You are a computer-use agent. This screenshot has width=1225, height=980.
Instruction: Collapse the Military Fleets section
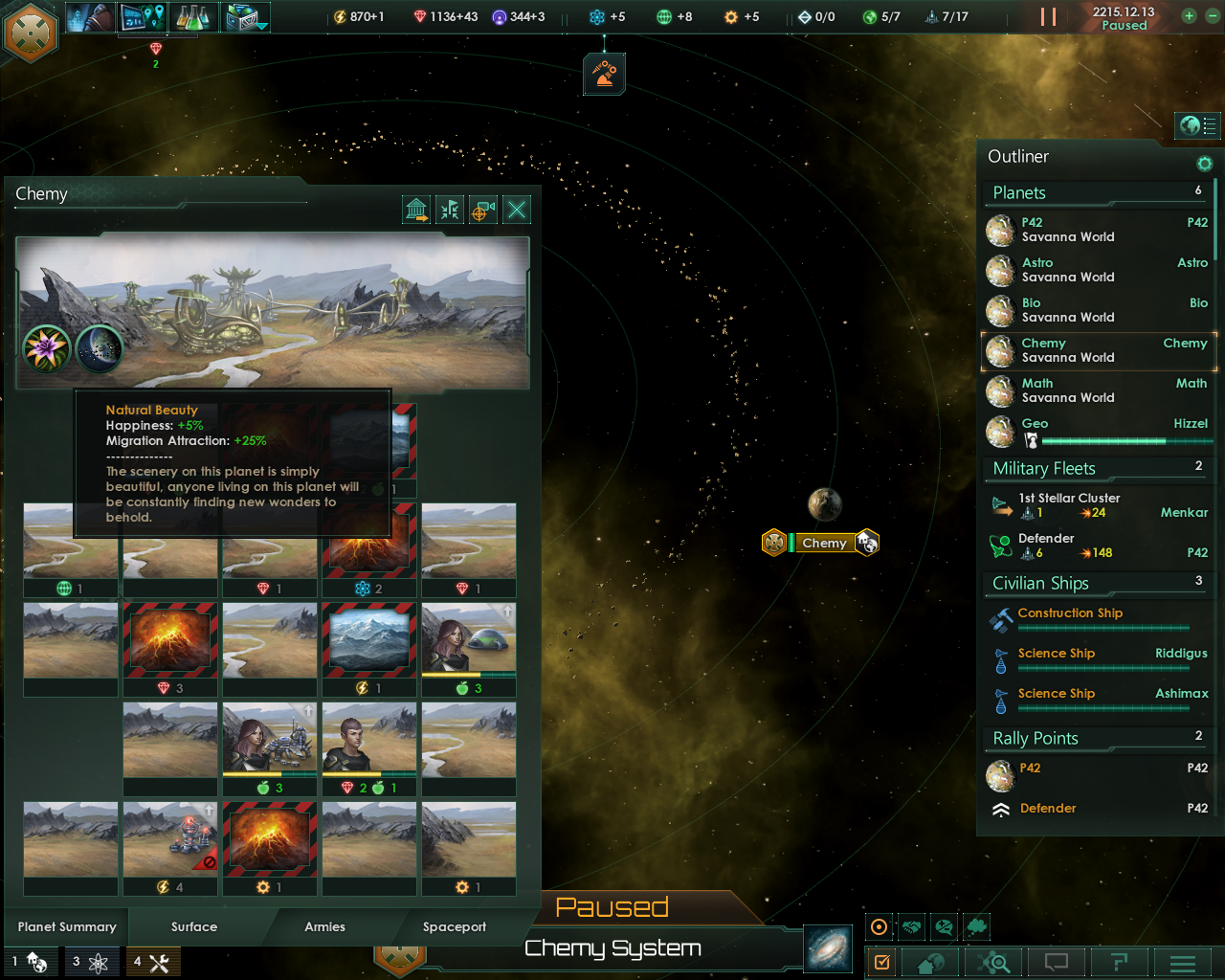click(x=1095, y=468)
